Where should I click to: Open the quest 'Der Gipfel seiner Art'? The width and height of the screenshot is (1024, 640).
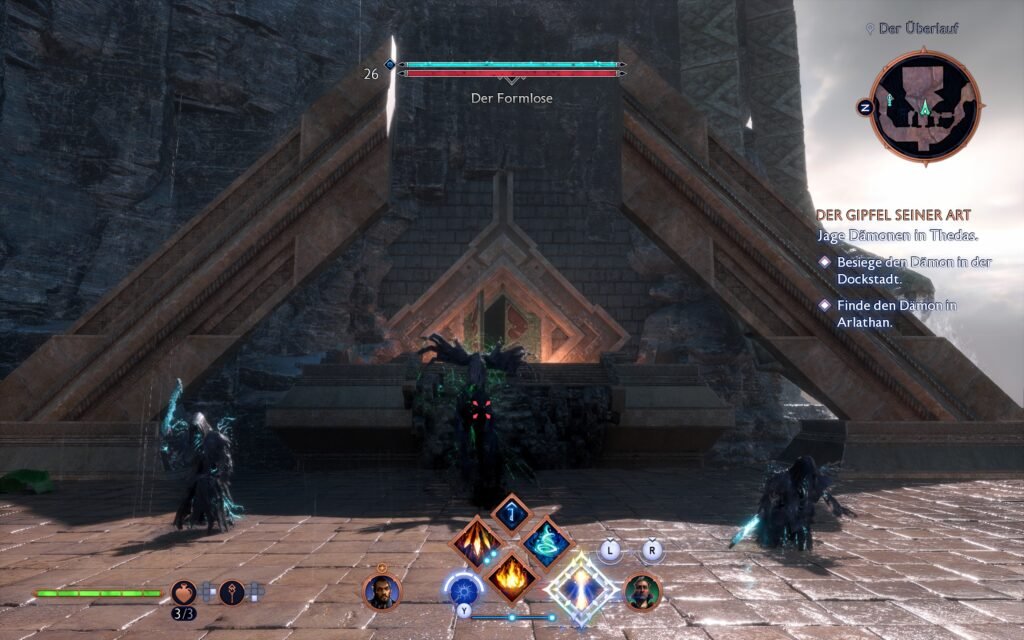pyautogui.click(x=893, y=215)
